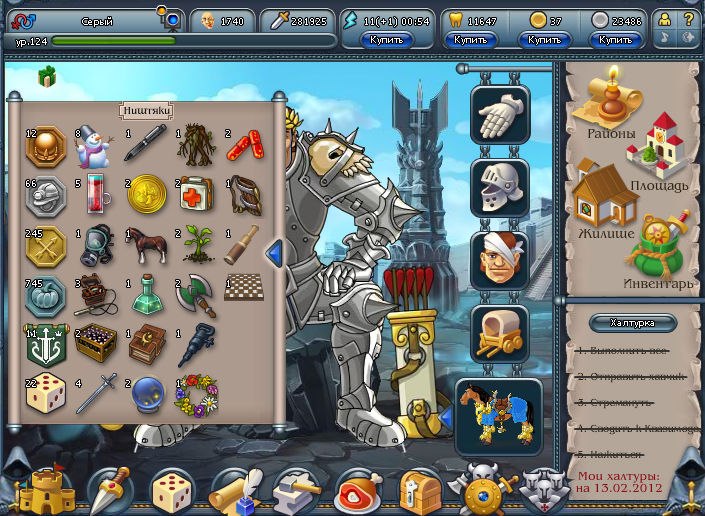Pick the snowman item
The width and height of the screenshot is (705, 516).
(94, 147)
